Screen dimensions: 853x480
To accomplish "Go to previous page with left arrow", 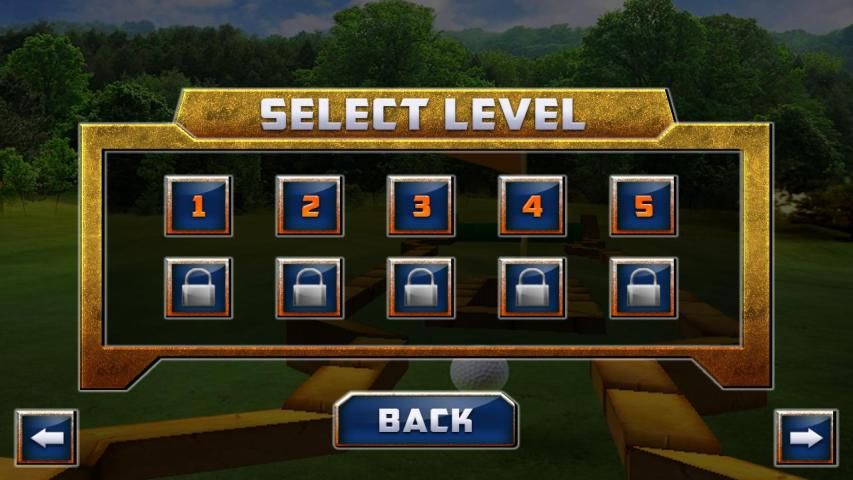I will (x=46, y=438).
